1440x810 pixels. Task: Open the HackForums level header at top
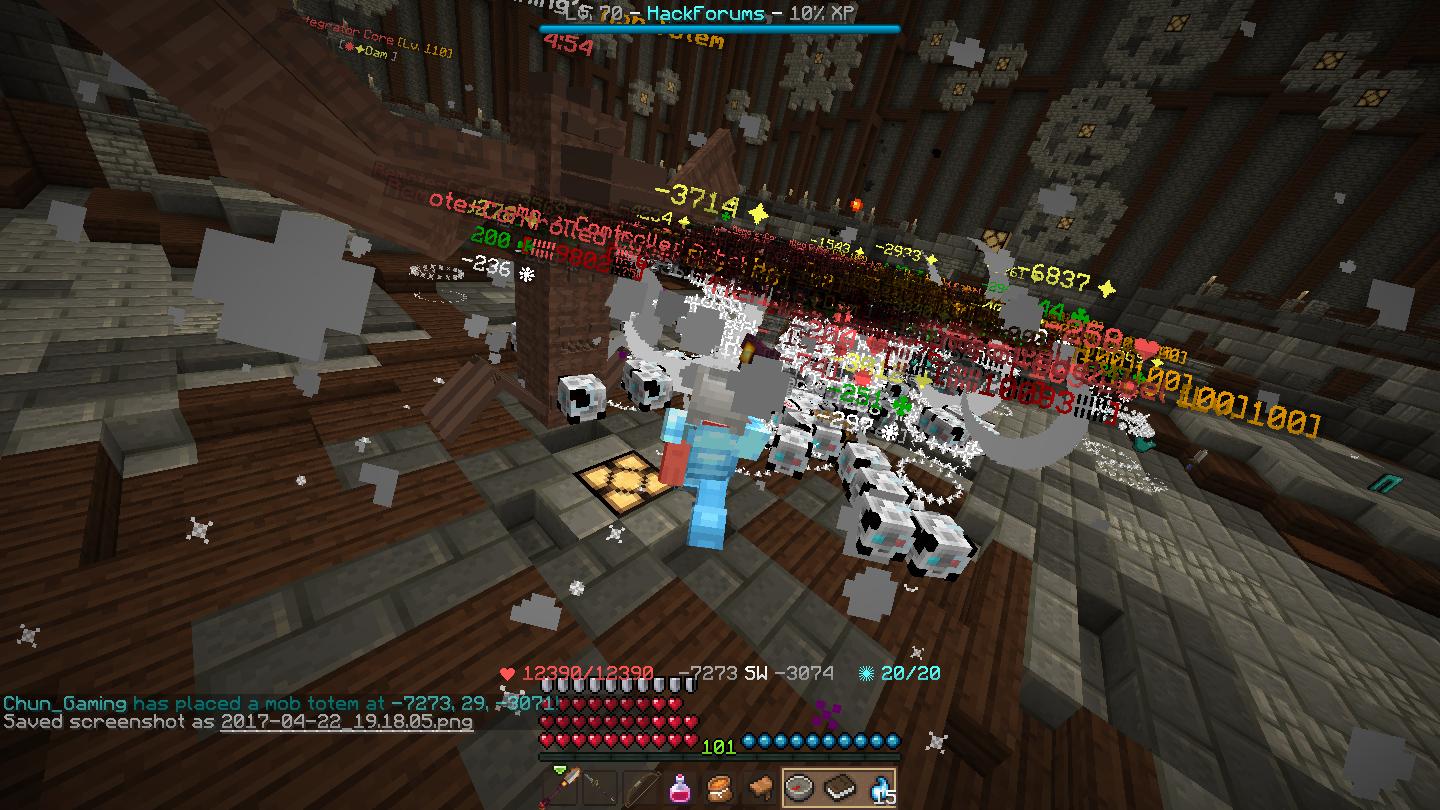pyautogui.click(x=720, y=14)
